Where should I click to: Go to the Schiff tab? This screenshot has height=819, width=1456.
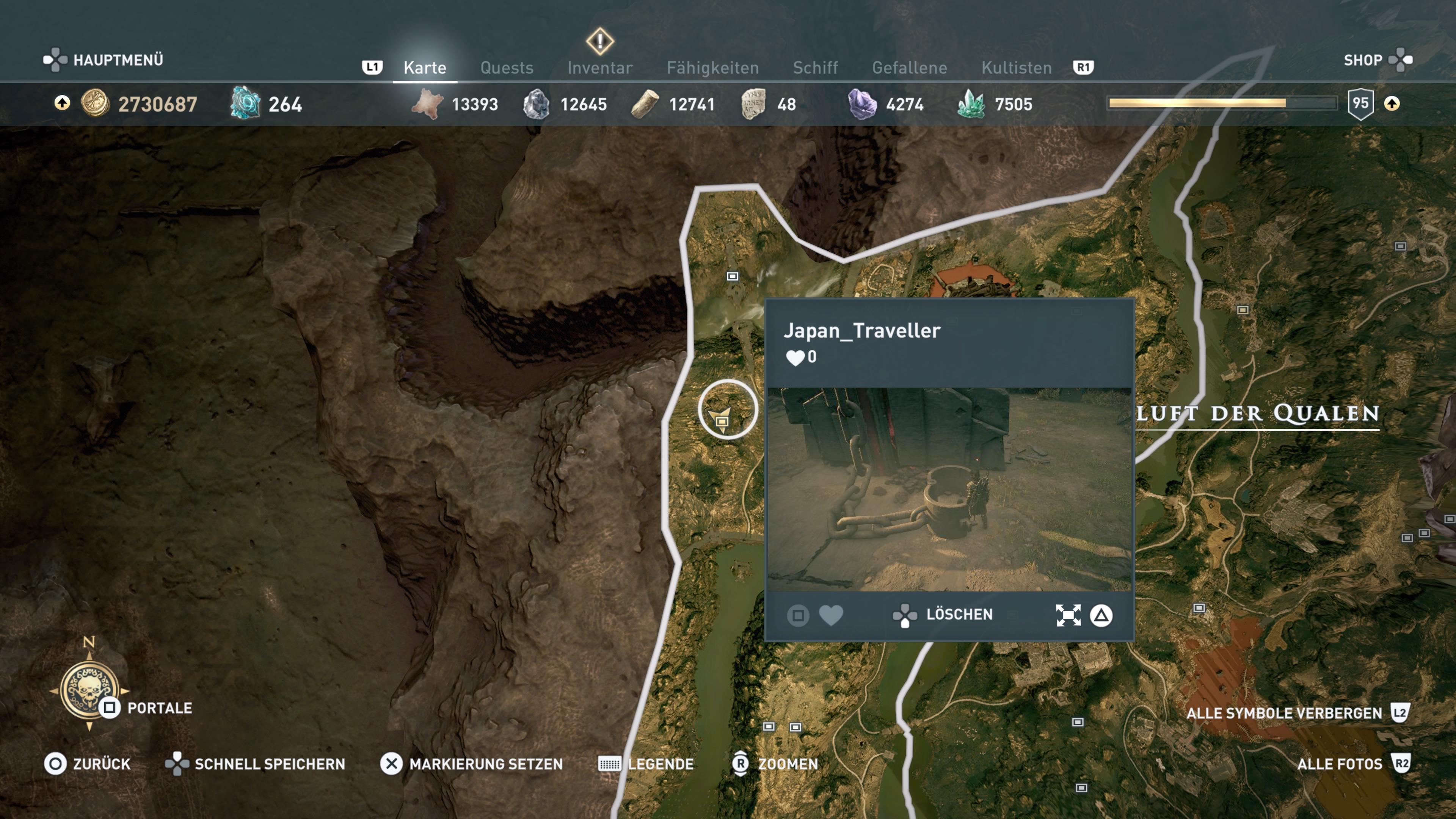pos(815,68)
